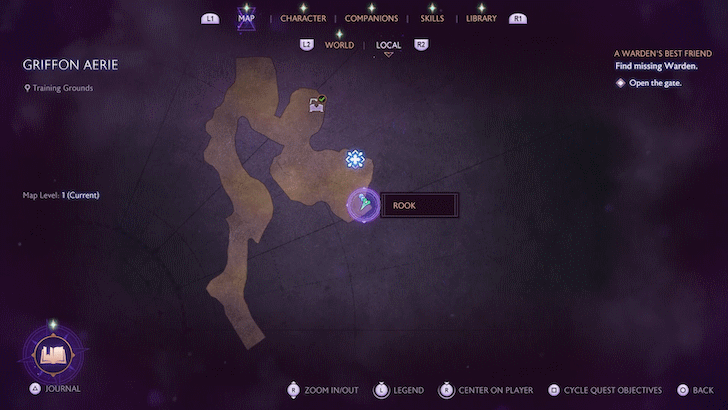Select the Local map view

388,45
